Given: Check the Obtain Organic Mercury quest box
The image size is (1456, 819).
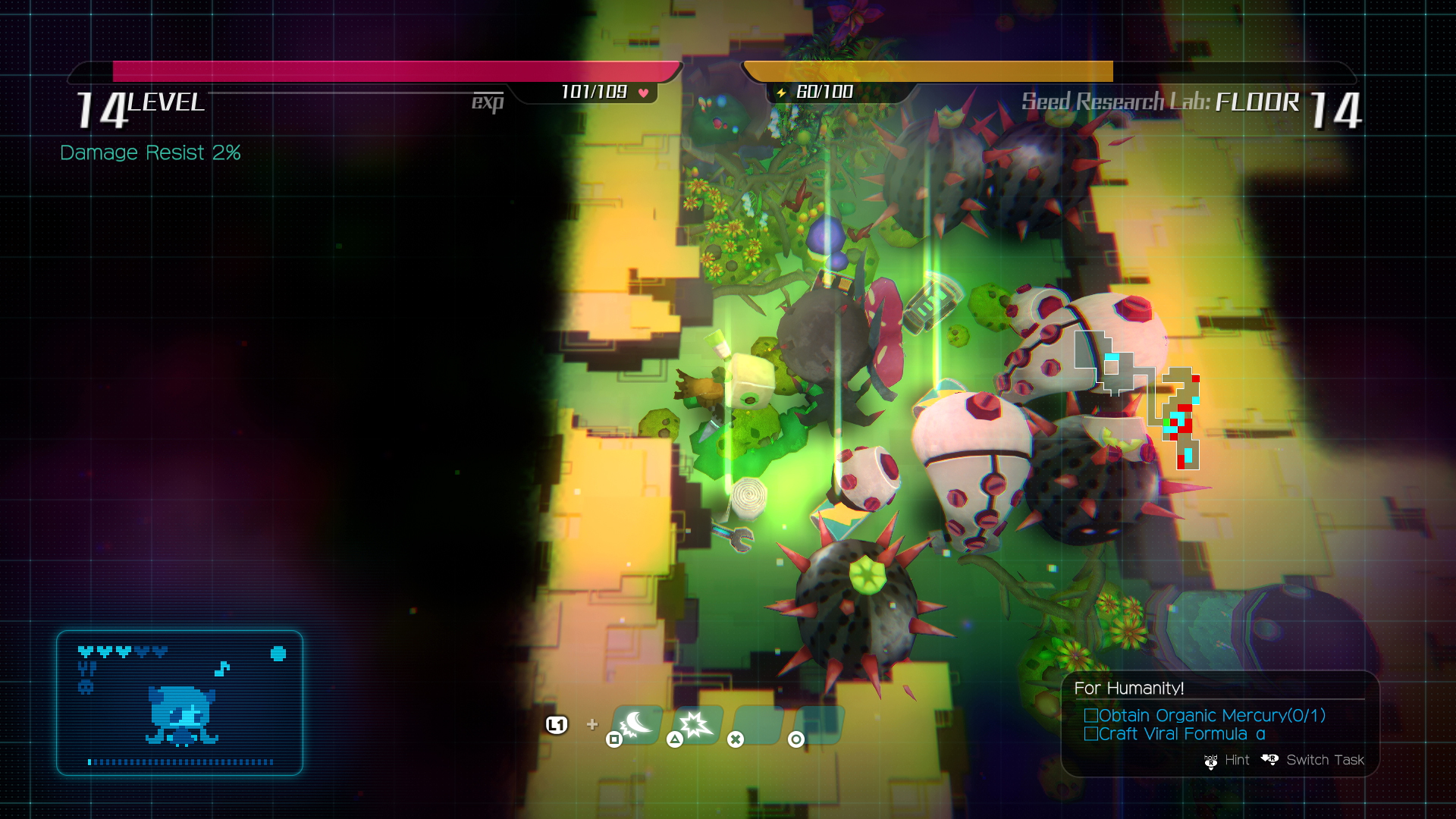Looking at the screenshot, I should coord(1092,715).
